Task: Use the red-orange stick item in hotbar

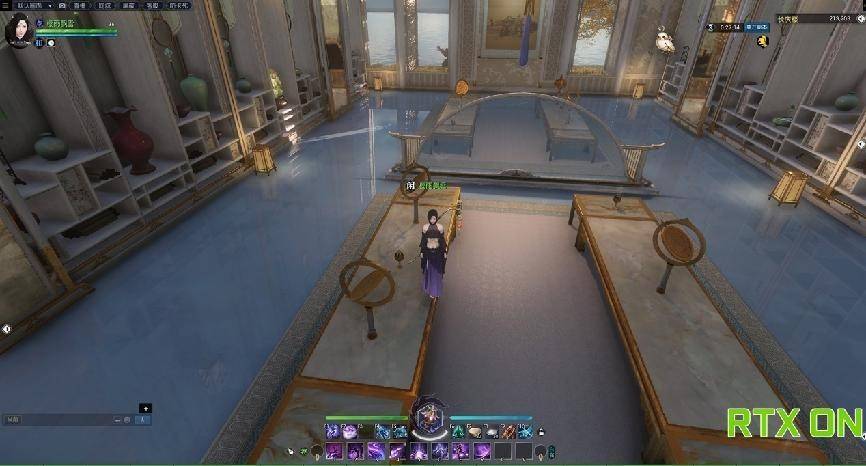Action: (508, 431)
